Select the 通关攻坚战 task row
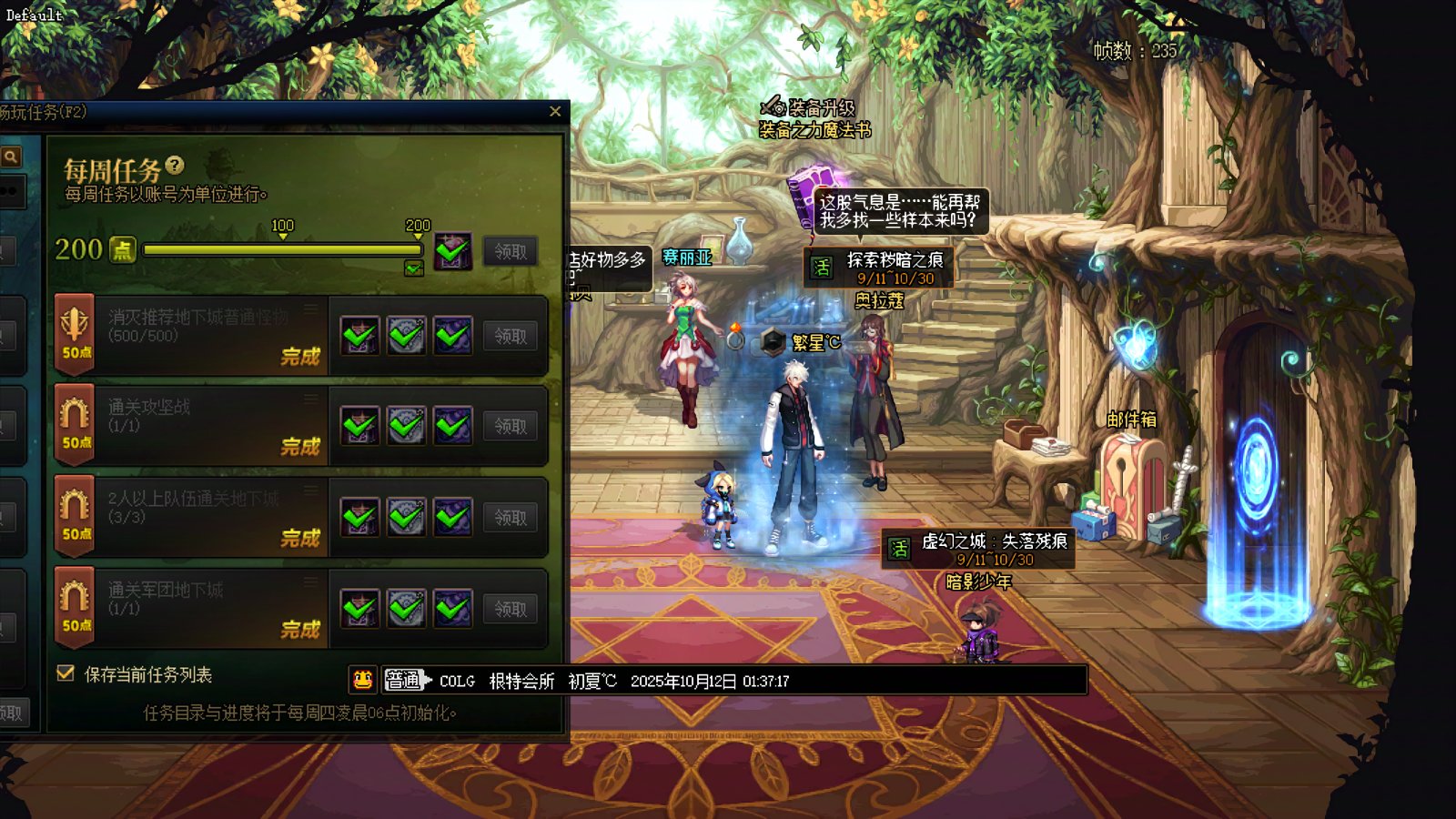This screenshot has width=1456, height=819. (191, 425)
